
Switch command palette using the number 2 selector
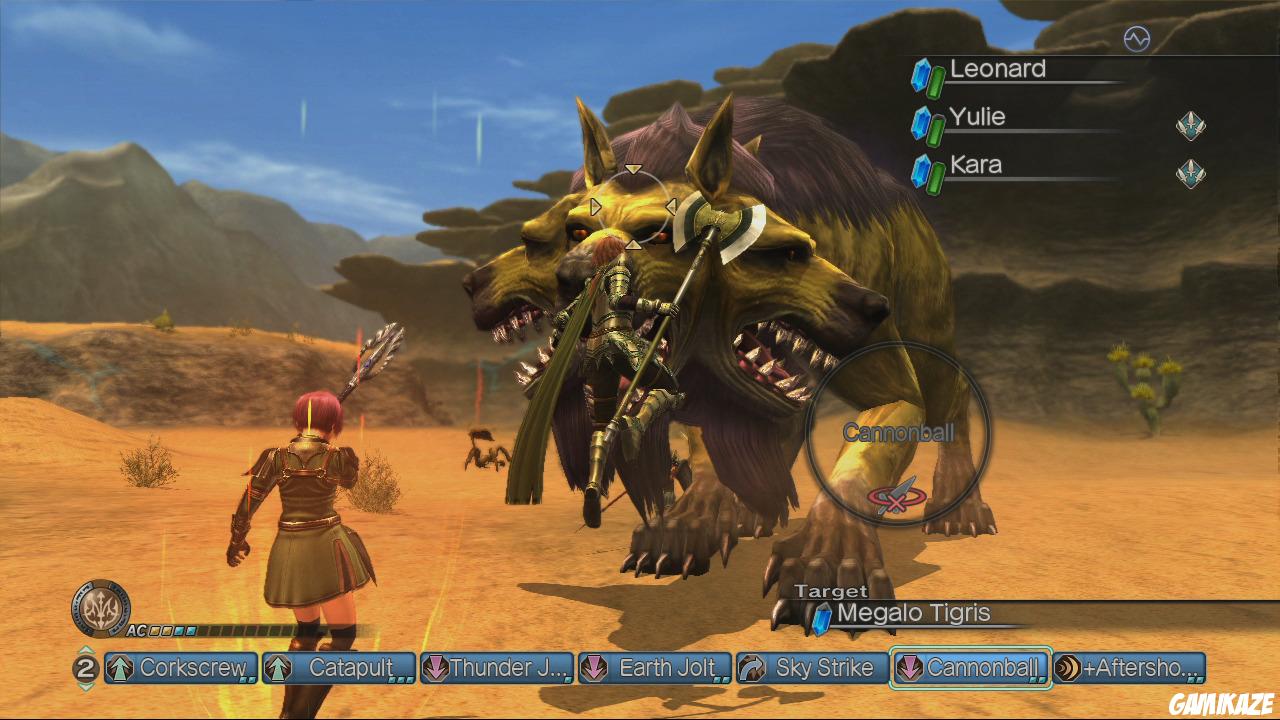86,668
